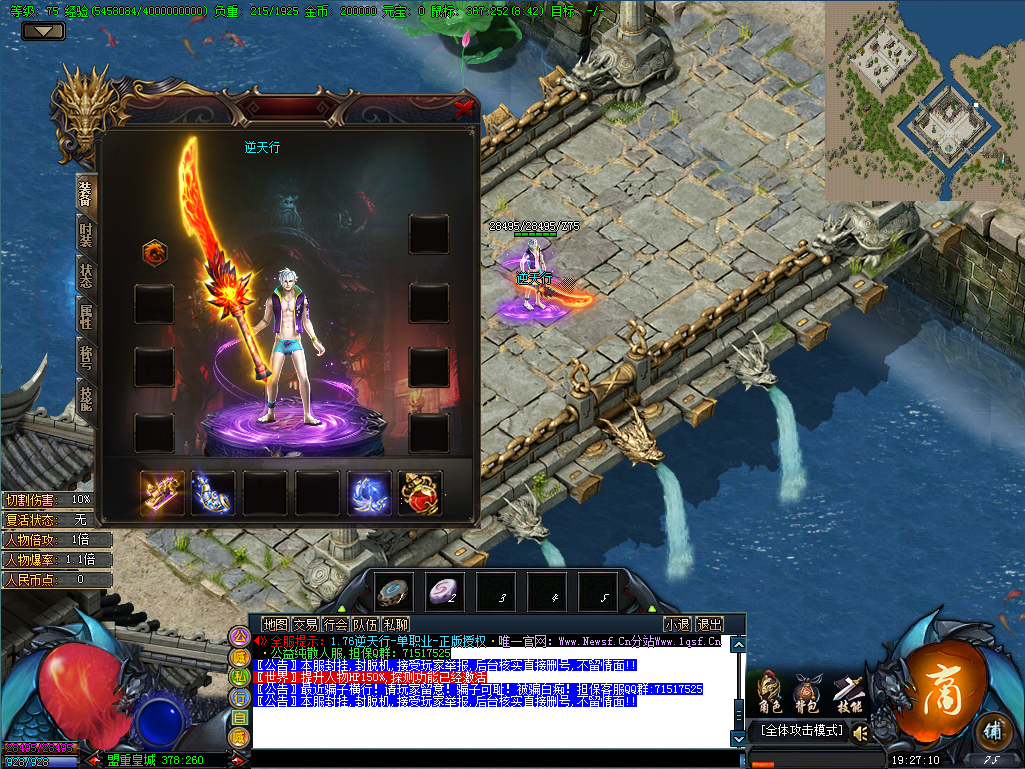Open the 状态 tab
1025x769 pixels.
point(86,276)
